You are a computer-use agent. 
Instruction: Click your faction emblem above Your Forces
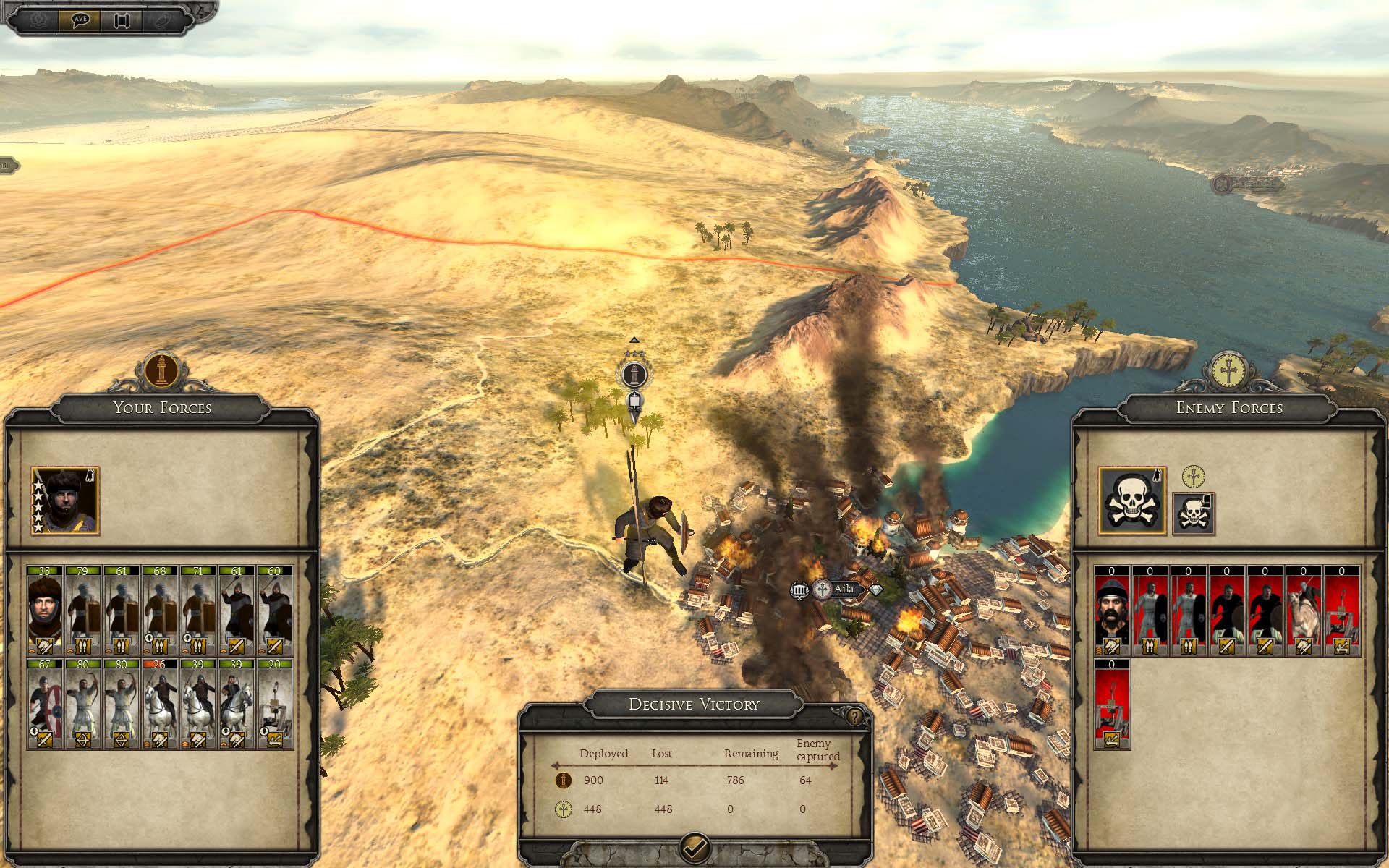coord(162,370)
